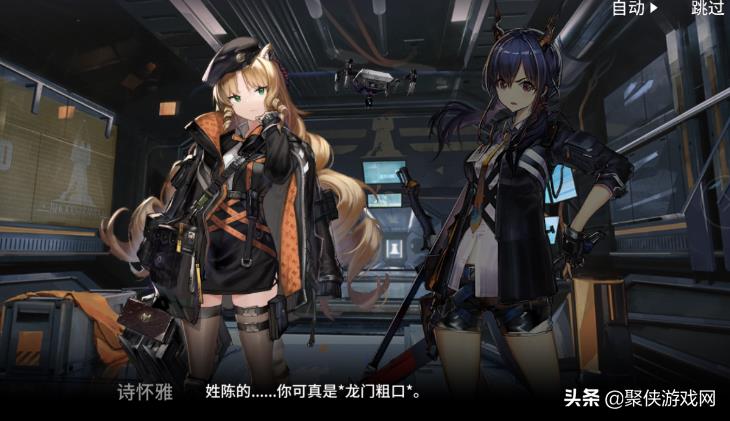This screenshot has width=730, height=421.
Task: Toggle the 自动 auto-play button
Action: [x=634, y=8]
